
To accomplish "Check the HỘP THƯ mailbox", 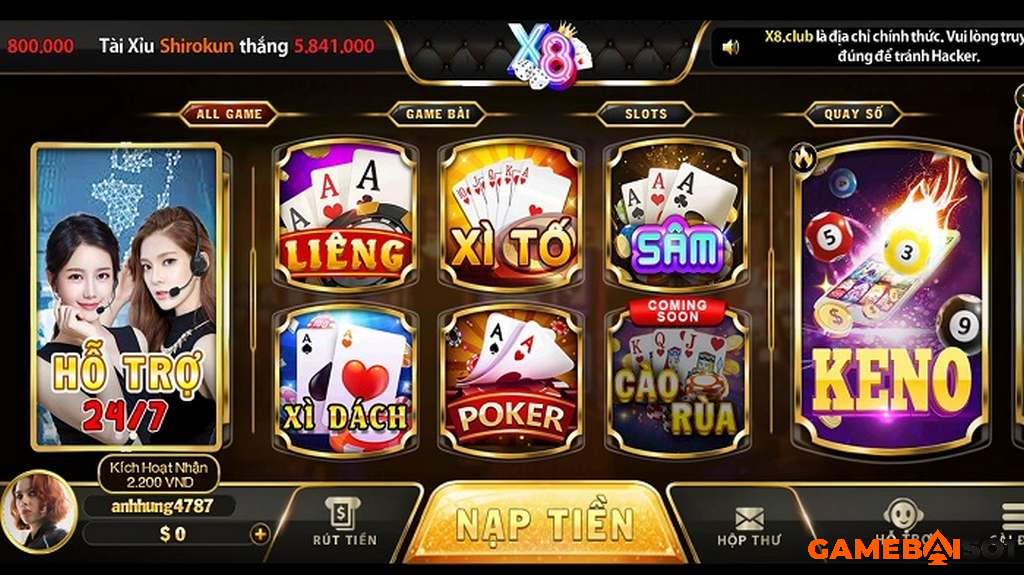I will [x=747, y=526].
